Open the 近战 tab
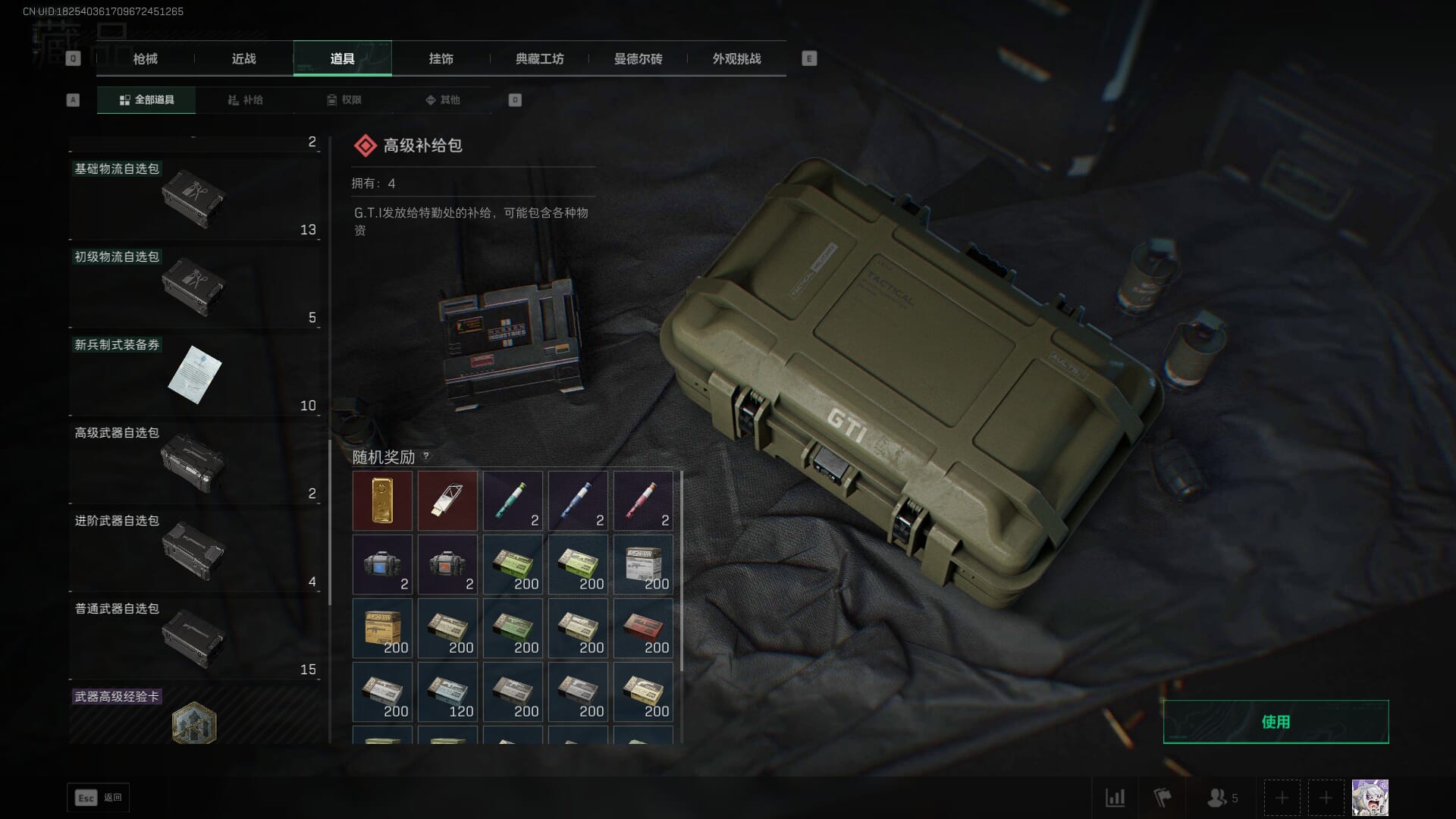The width and height of the screenshot is (1456, 819). [243, 58]
